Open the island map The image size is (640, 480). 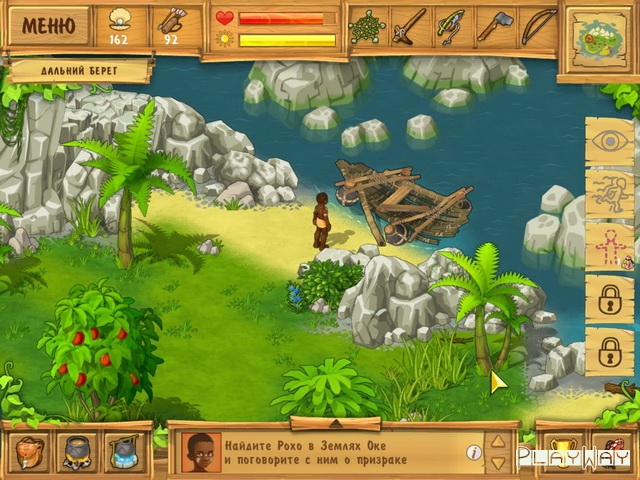click(600, 35)
